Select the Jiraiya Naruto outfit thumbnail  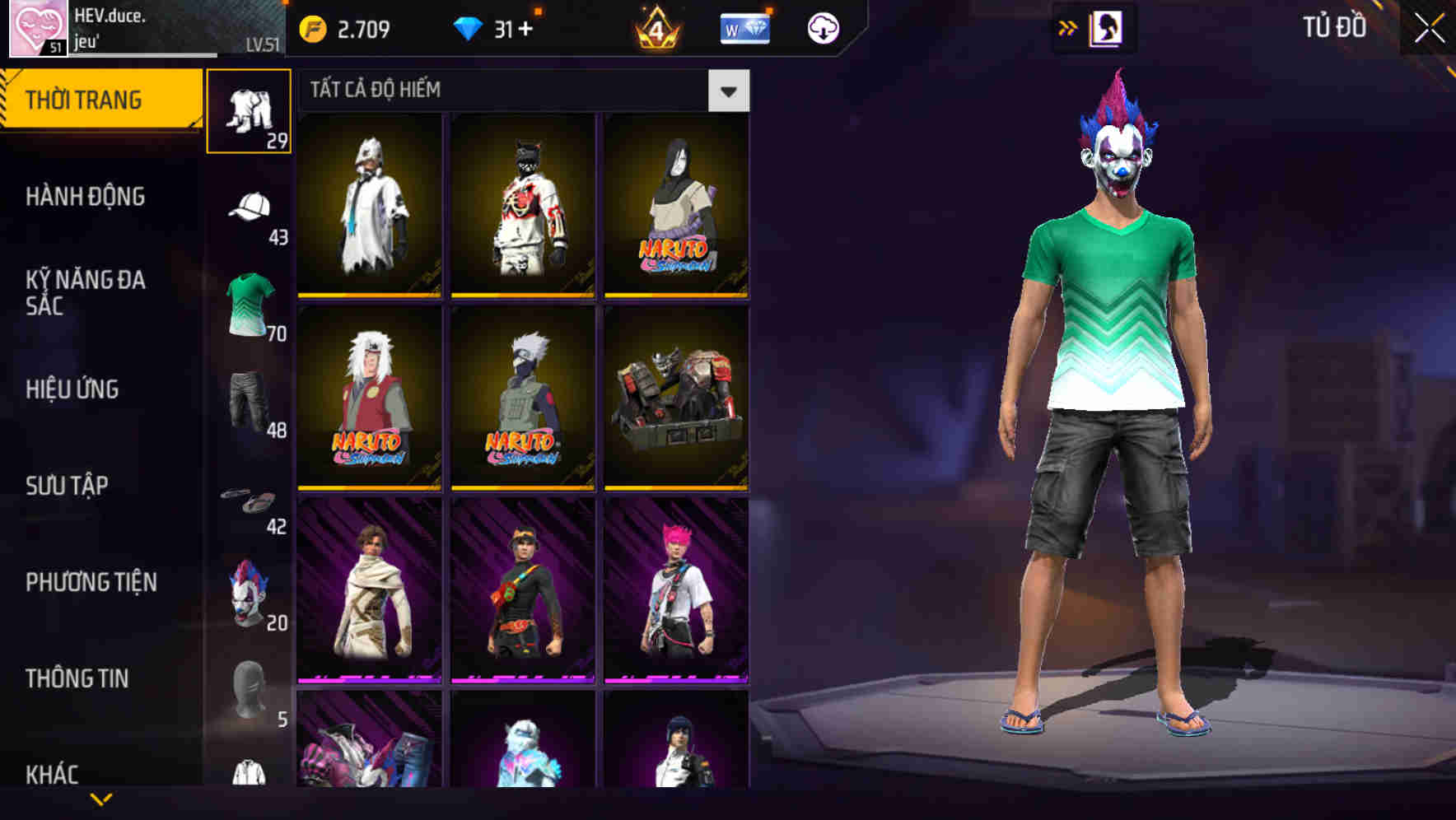click(x=368, y=399)
